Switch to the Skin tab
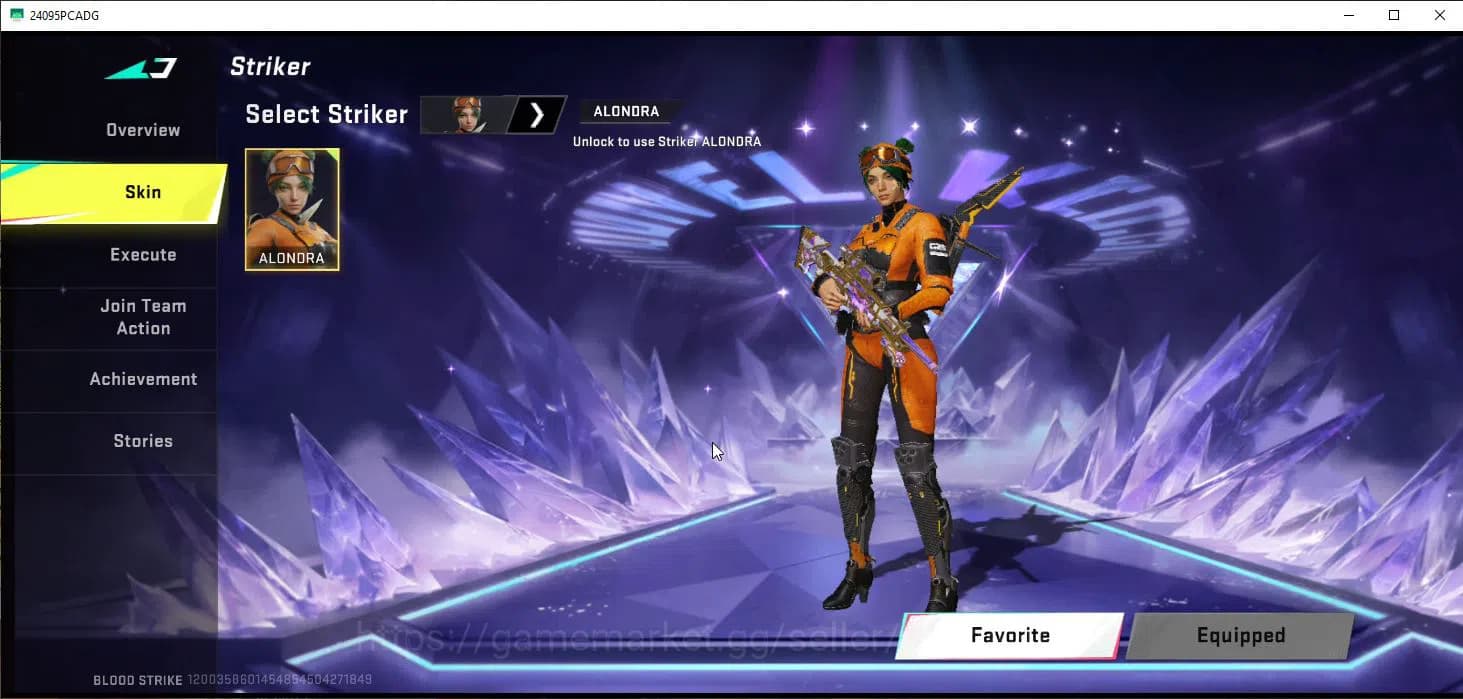This screenshot has width=1463, height=699. (143, 192)
